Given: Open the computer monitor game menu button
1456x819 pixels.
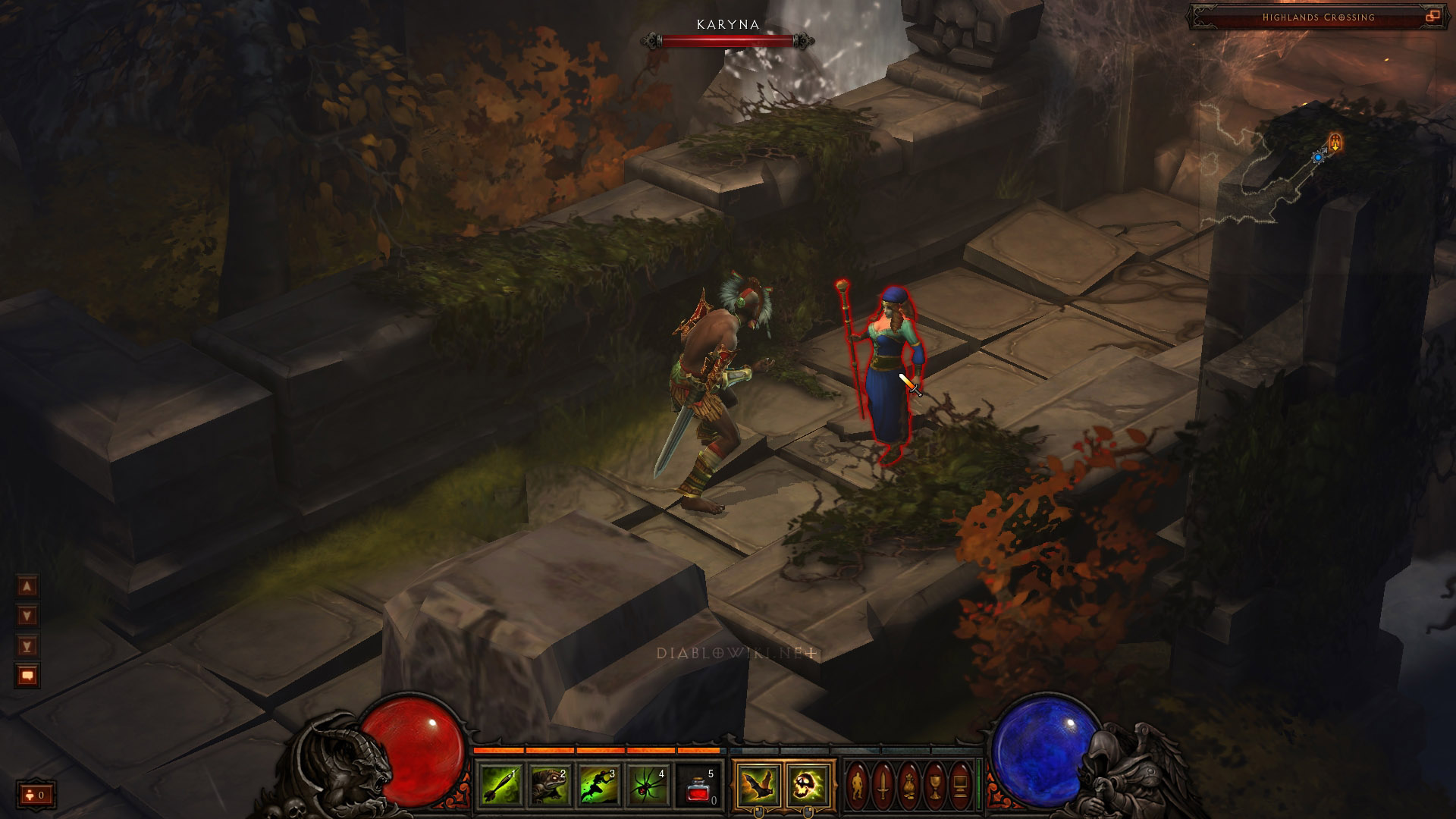Looking at the screenshot, I should coord(960,785).
